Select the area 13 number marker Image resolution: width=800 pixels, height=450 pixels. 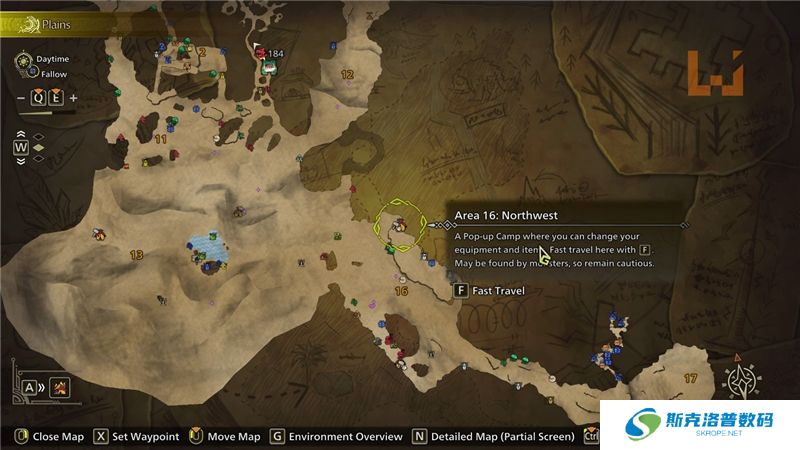135,255
